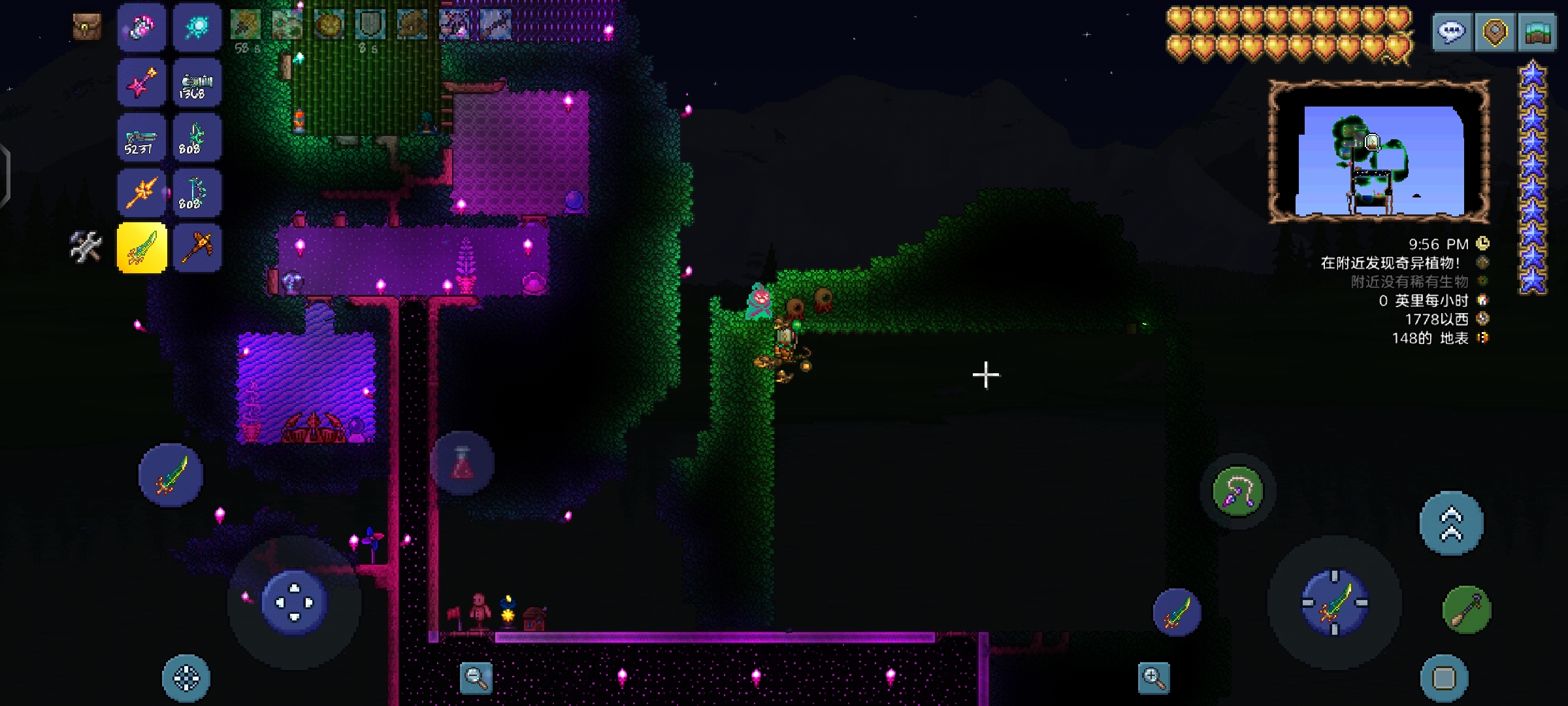Tap the double-arrow jump button

(x=1452, y=524)
